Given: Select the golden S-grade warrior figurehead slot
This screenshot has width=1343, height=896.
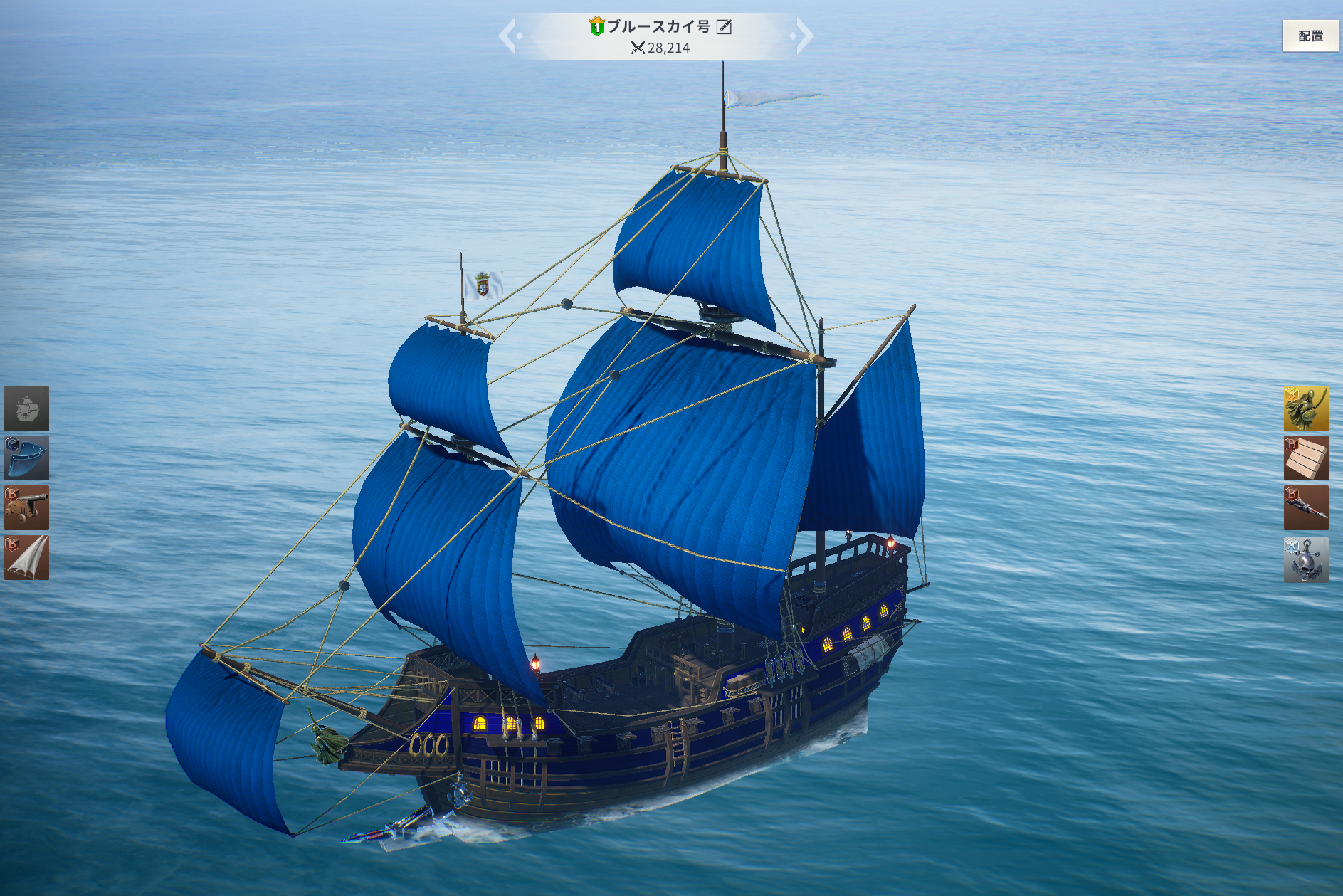Looking at the screenshot, I should pos(1305,409).
